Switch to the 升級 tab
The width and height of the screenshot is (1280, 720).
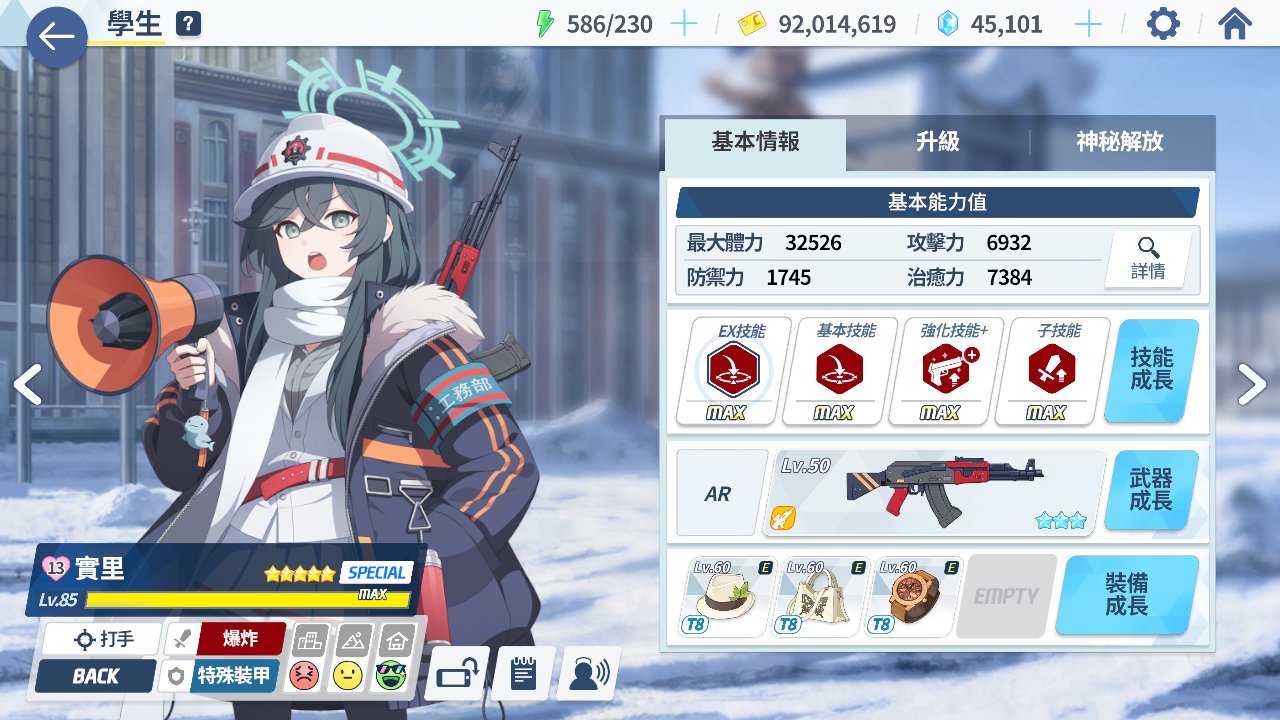[937, 142]
